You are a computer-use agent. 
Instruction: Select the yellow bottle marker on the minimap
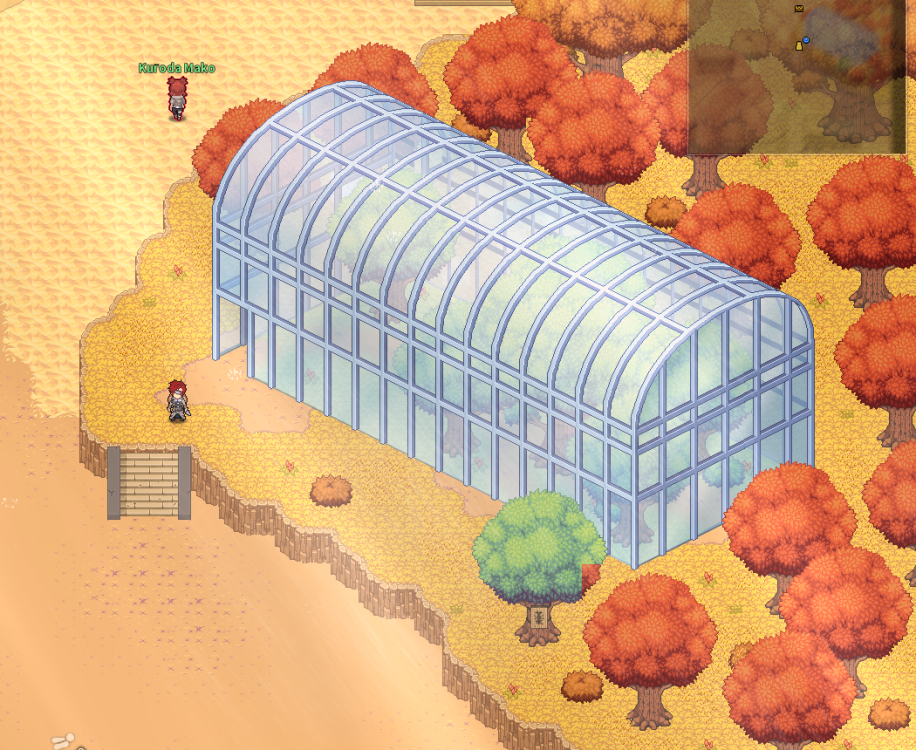pos(798,45)
